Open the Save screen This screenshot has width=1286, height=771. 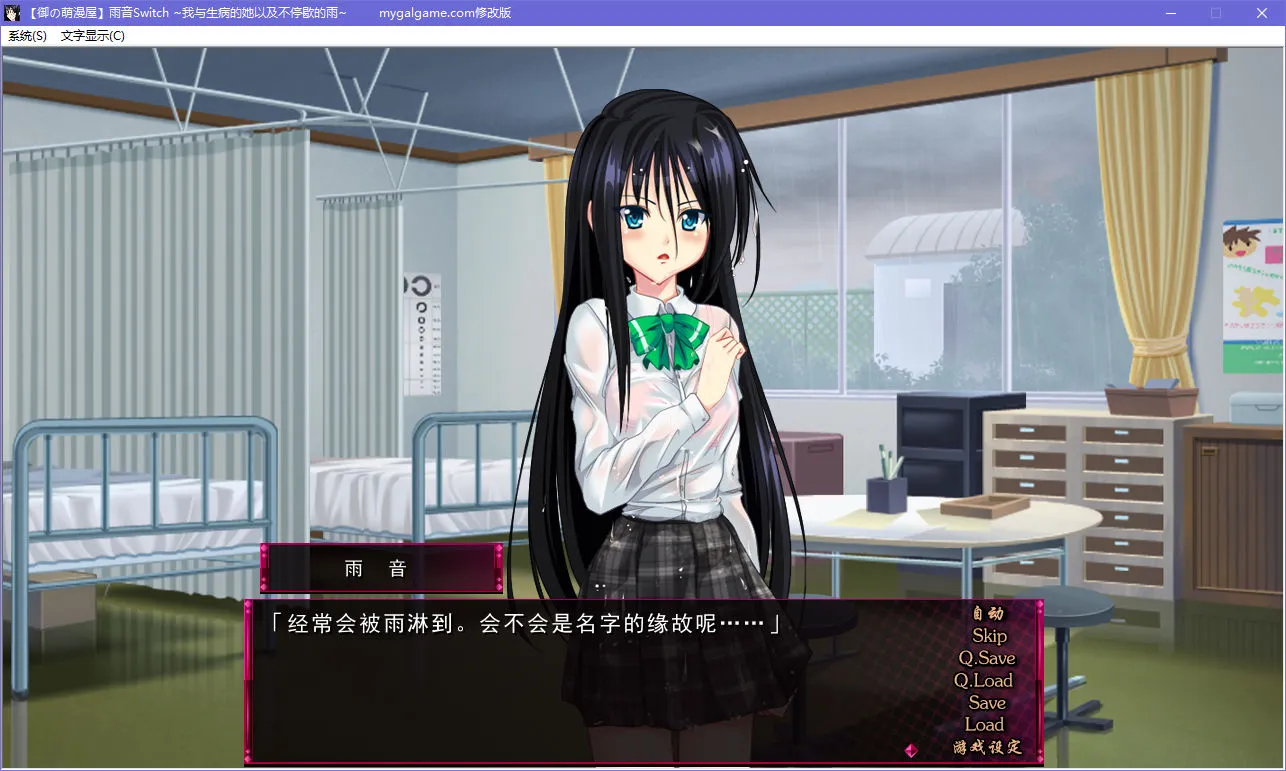(x=985, y=703)
